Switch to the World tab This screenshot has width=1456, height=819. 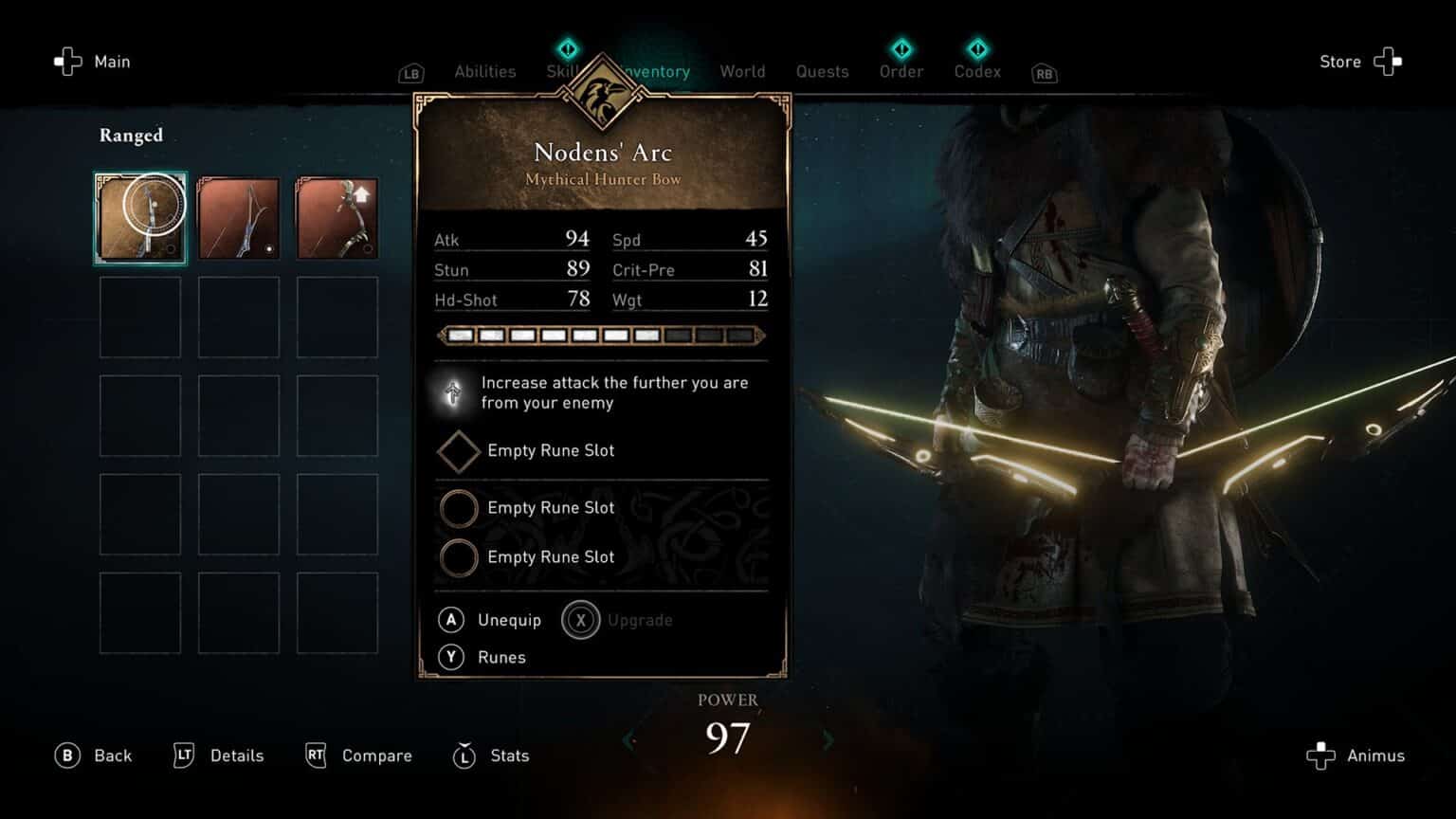click(x=742, y=71)
